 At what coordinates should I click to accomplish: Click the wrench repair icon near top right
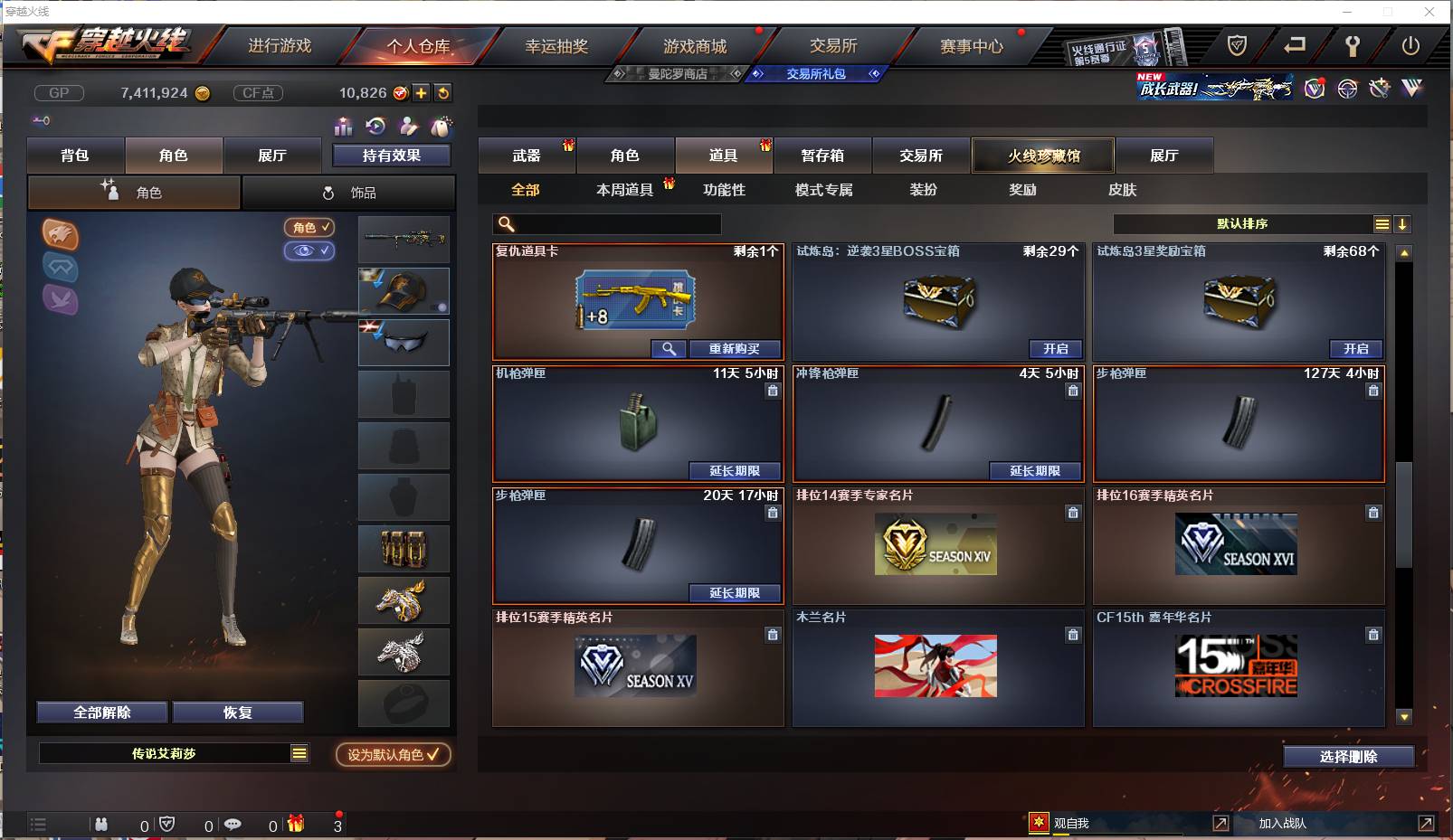pyautogui.click(x=1352, y=45)
